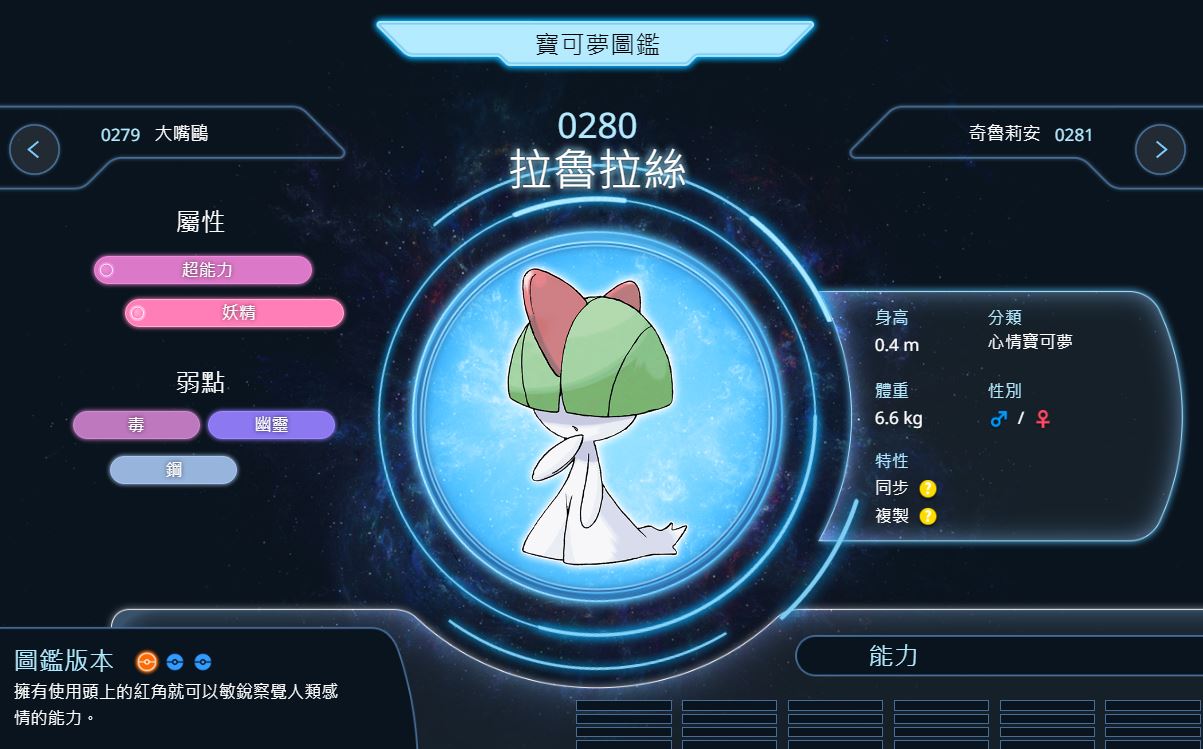Show help for the 複製 ability

pyautogui.click(x=928, y=516)
